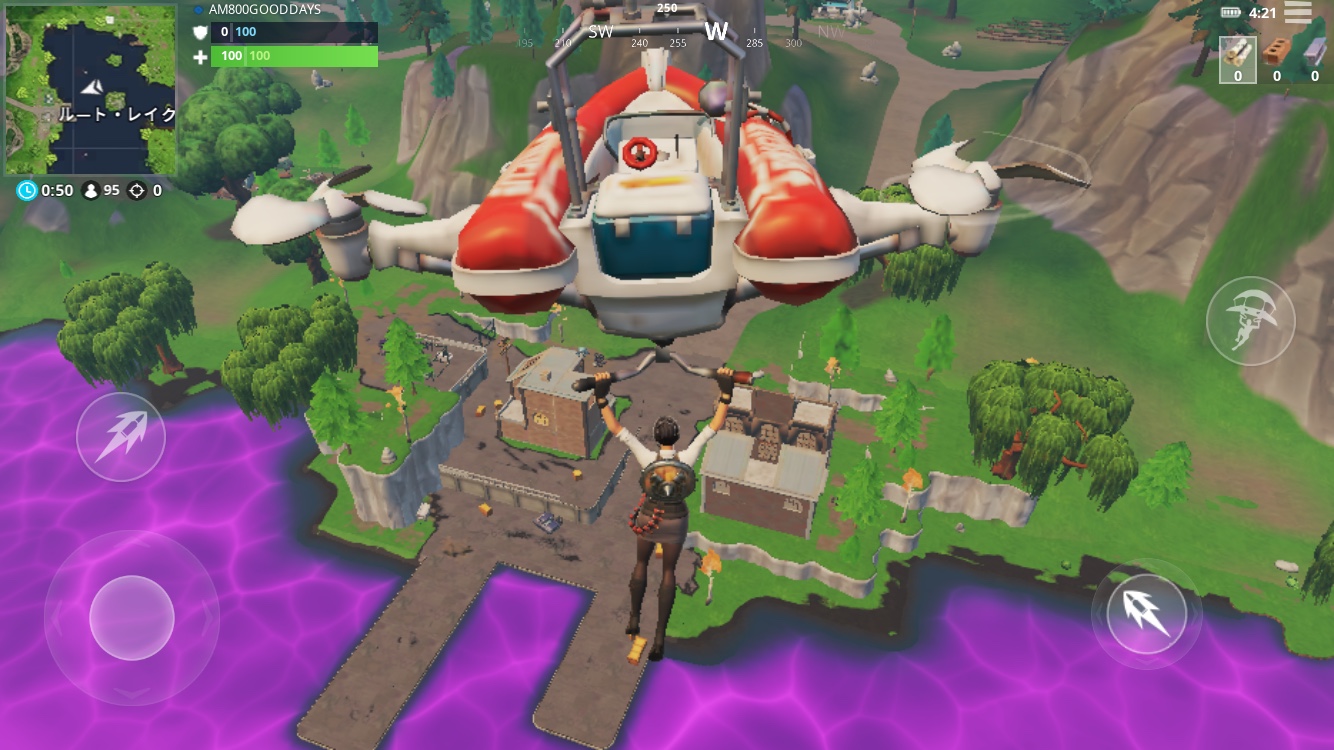Tap the blue match timer clock icon
The image size is (1334, 750).
tap(25, 190)
